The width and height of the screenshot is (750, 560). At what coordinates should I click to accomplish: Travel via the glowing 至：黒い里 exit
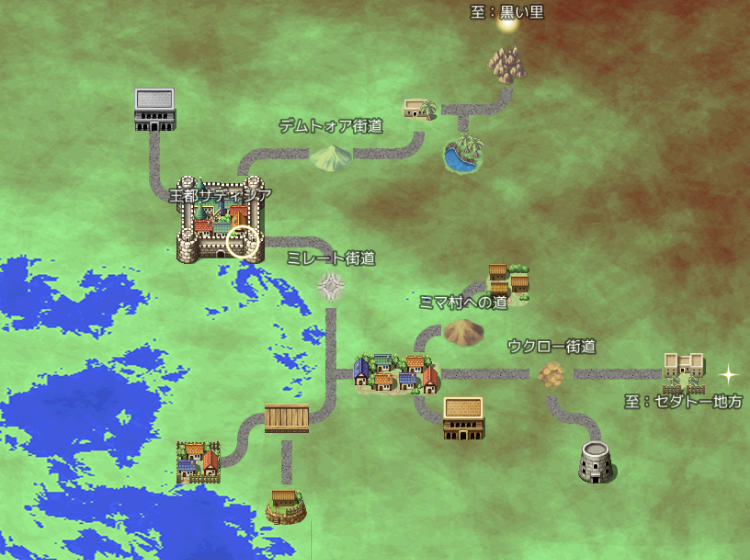point(507,24)
